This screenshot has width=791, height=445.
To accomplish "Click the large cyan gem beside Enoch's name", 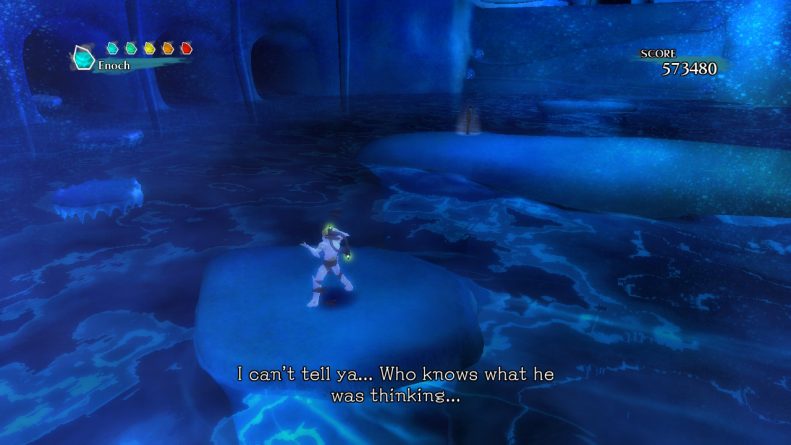I will [x=83, y=58].
